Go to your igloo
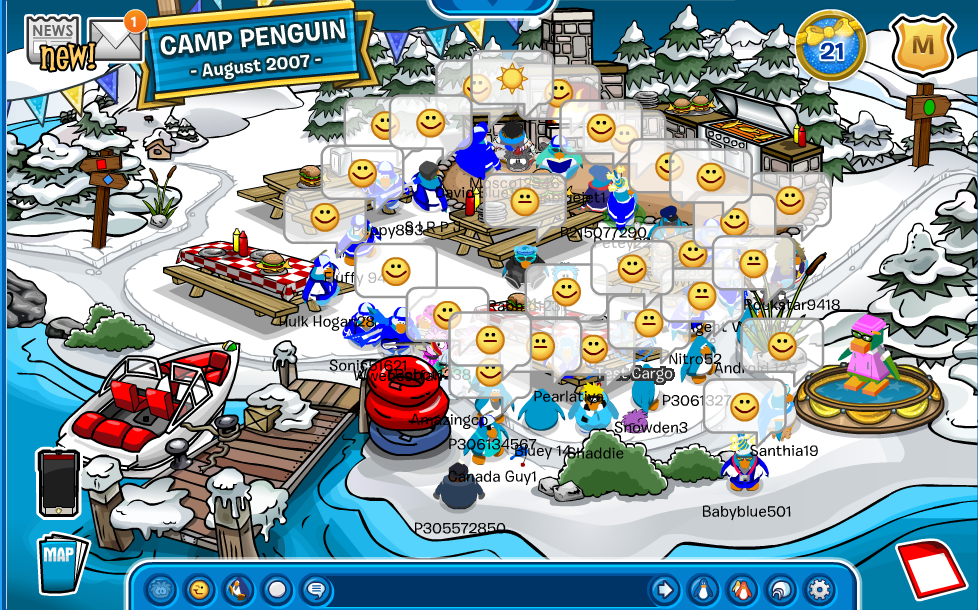Image resolution: width=978 pixels, height=610 pixels. coord(780,588)
